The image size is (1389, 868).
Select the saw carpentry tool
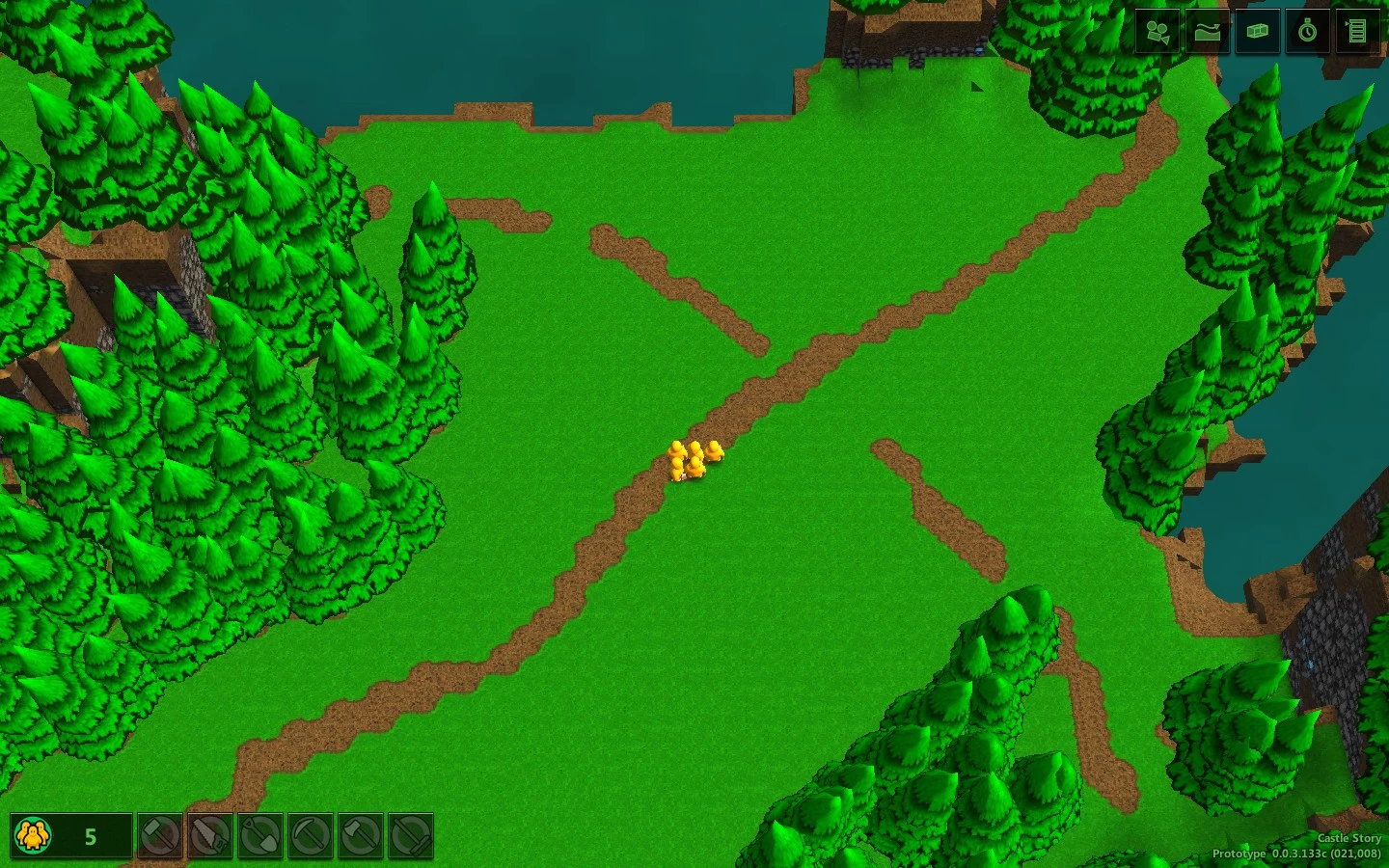(210, 835)
